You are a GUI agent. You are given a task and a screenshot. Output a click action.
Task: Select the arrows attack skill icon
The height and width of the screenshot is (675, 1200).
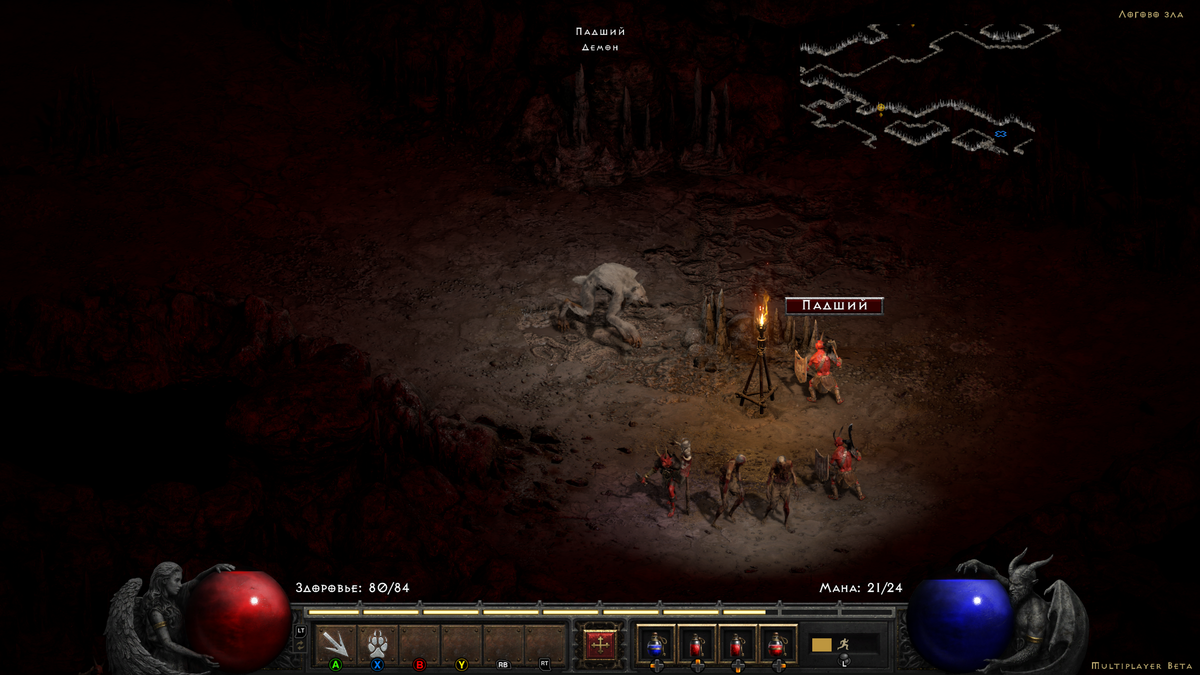tap(336, 643)
